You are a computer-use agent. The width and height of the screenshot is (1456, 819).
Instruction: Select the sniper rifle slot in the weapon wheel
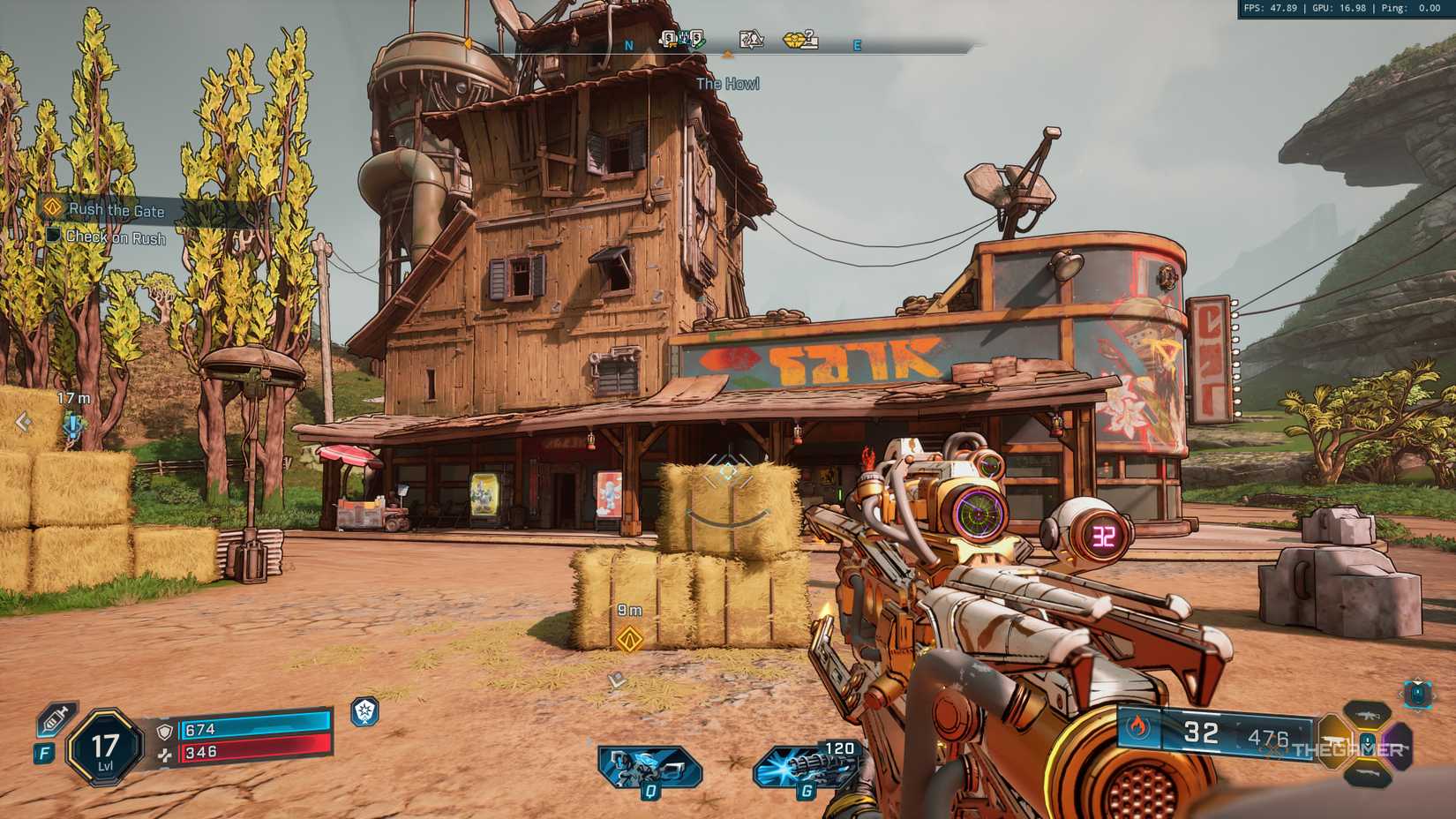coord(1369,773)
